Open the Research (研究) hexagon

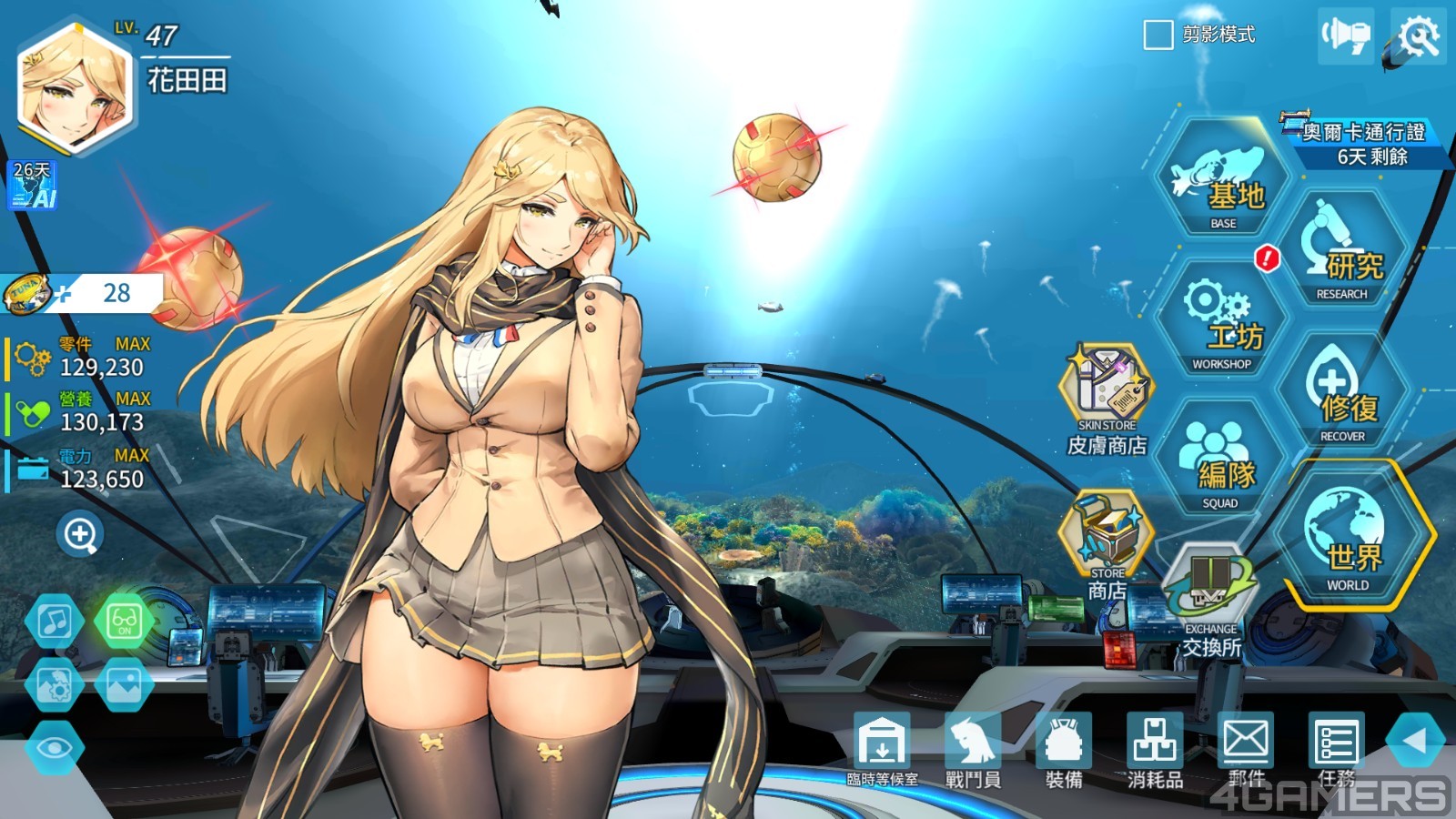coord(1343,250)
